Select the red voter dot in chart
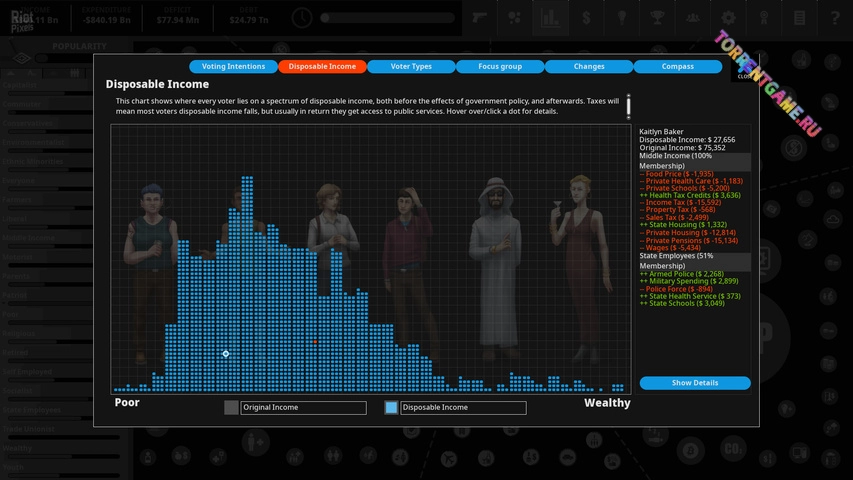This screenshot has width=853, height=480. 315,341
